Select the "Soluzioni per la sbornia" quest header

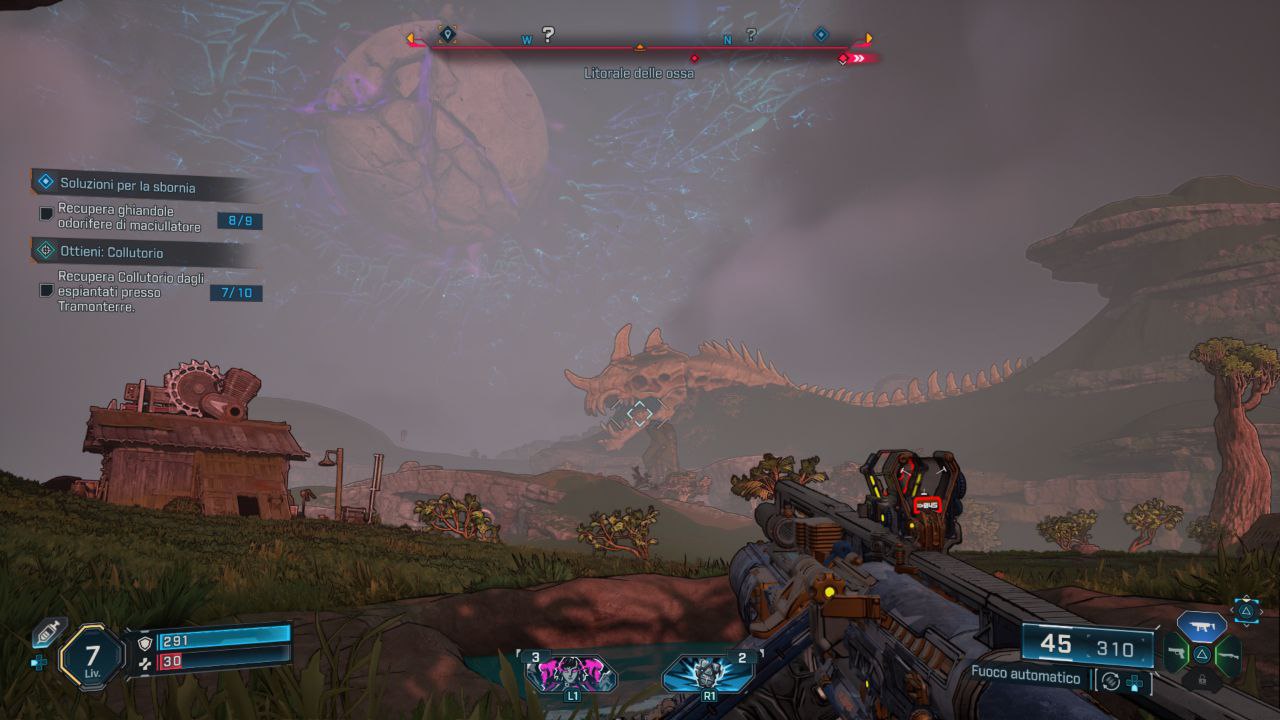click(127, 185)
